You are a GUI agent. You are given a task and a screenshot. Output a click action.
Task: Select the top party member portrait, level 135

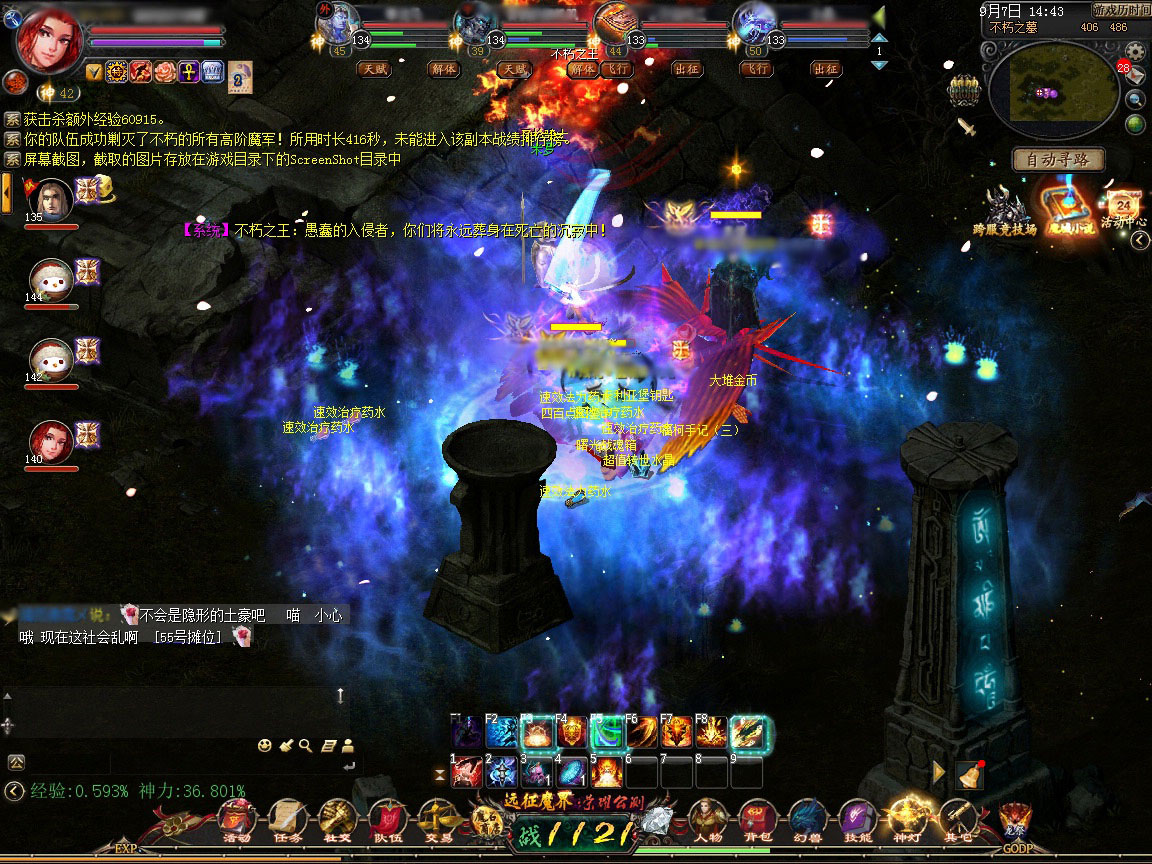point(50,201)
